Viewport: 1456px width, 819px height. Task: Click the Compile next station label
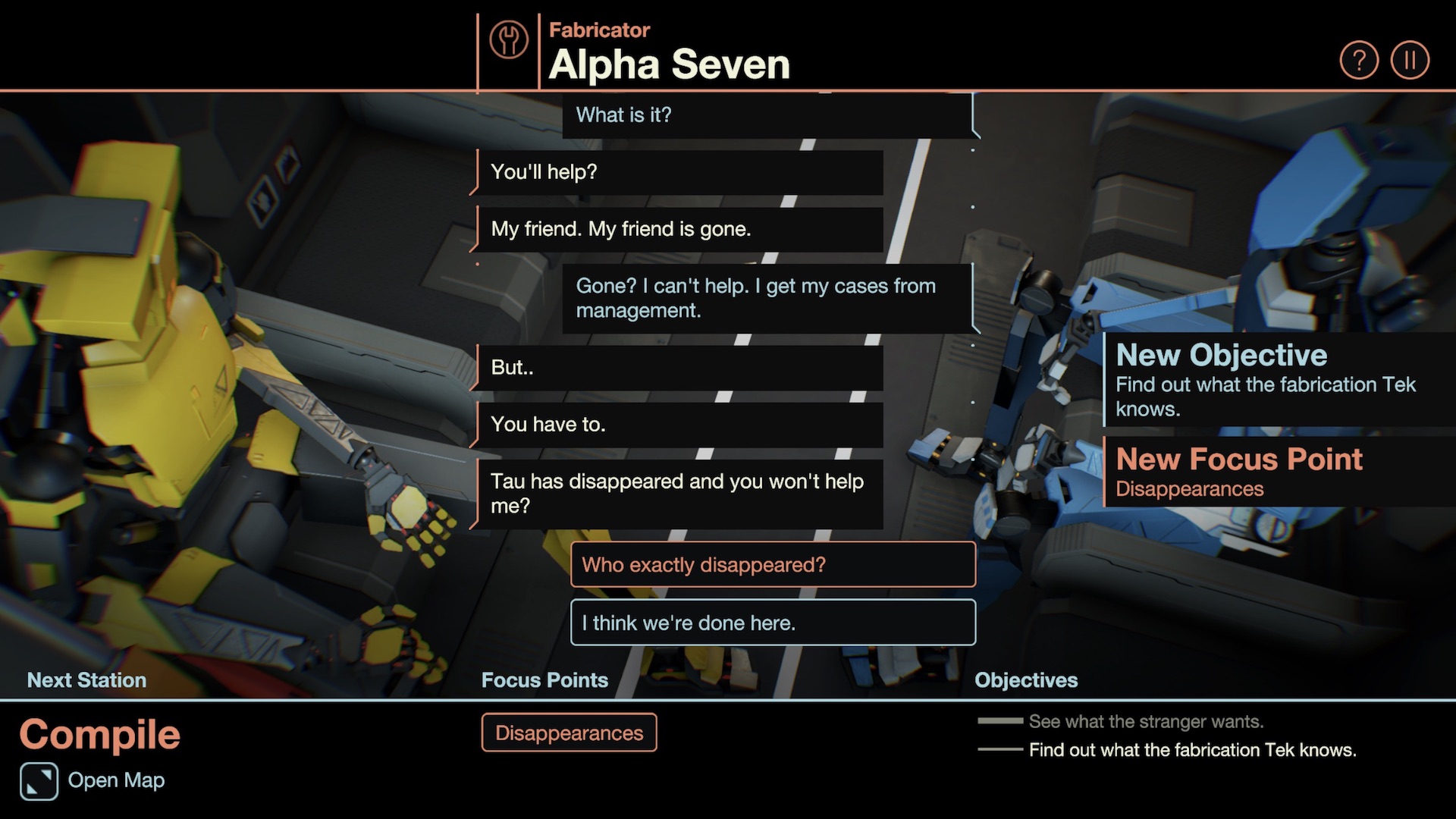click(101, 733)
